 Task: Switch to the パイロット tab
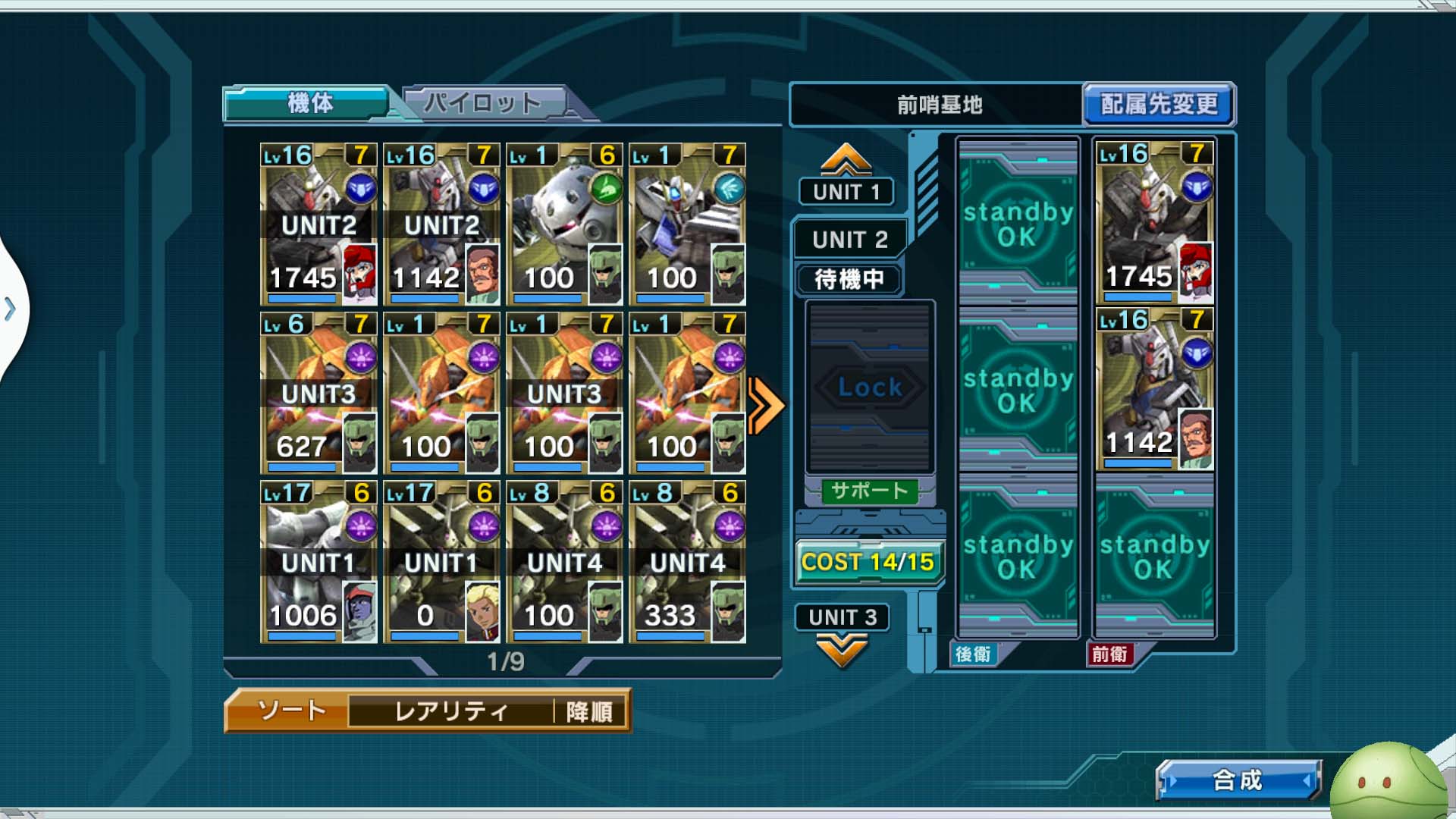(x=483, y=102)
